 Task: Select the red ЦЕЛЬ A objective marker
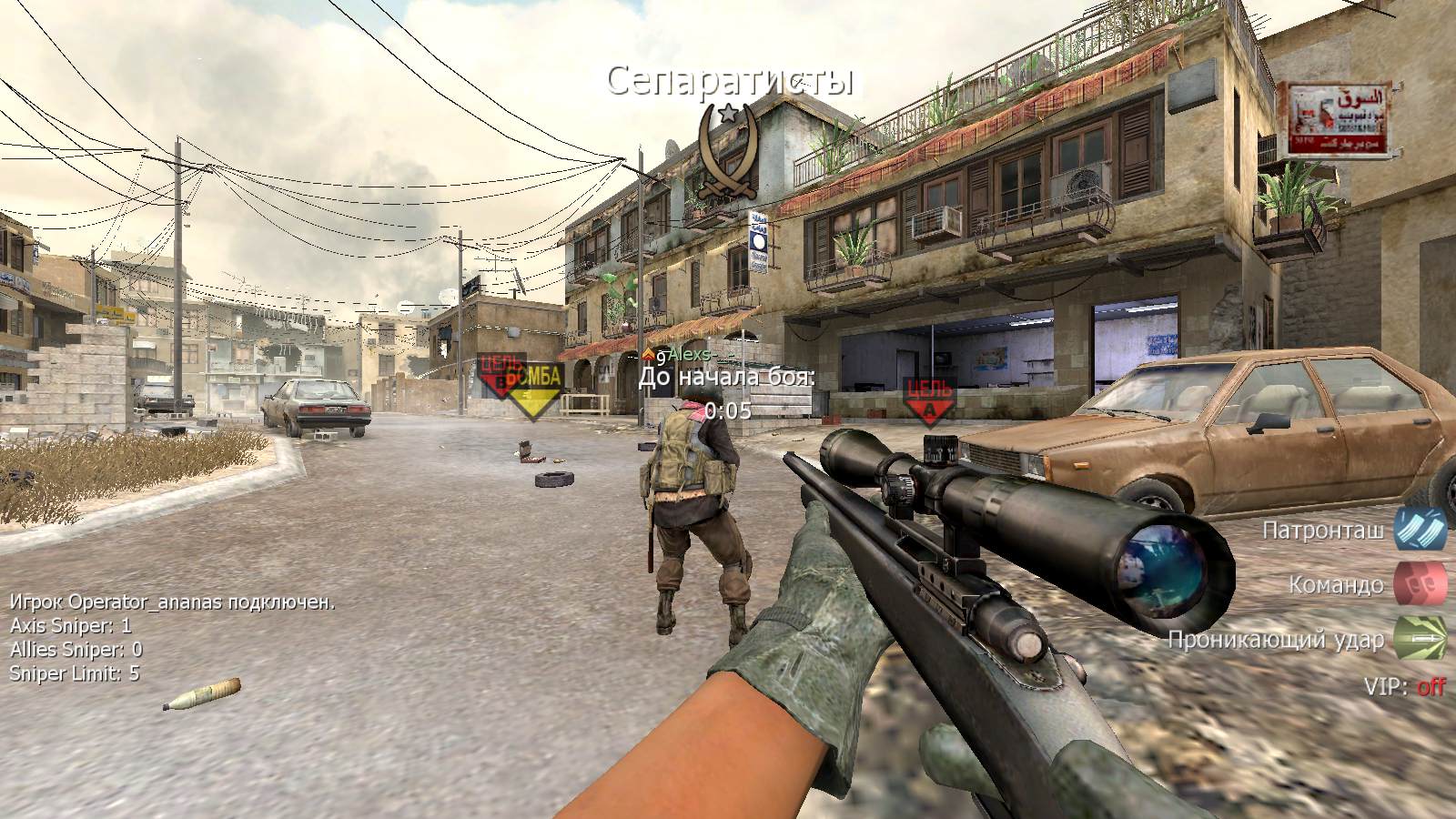point(929,401)
